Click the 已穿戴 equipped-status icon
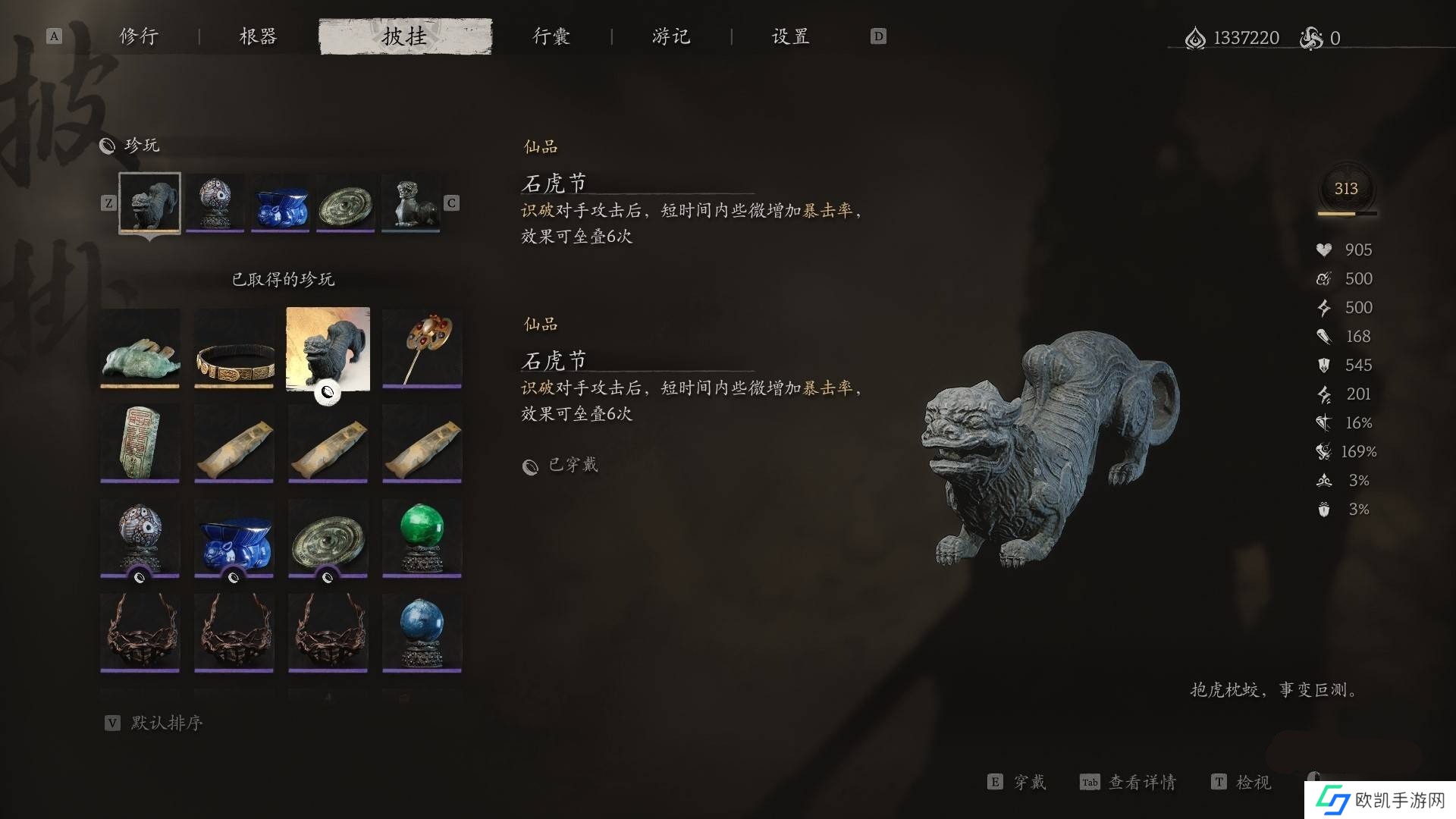 [x=531, y=466]
